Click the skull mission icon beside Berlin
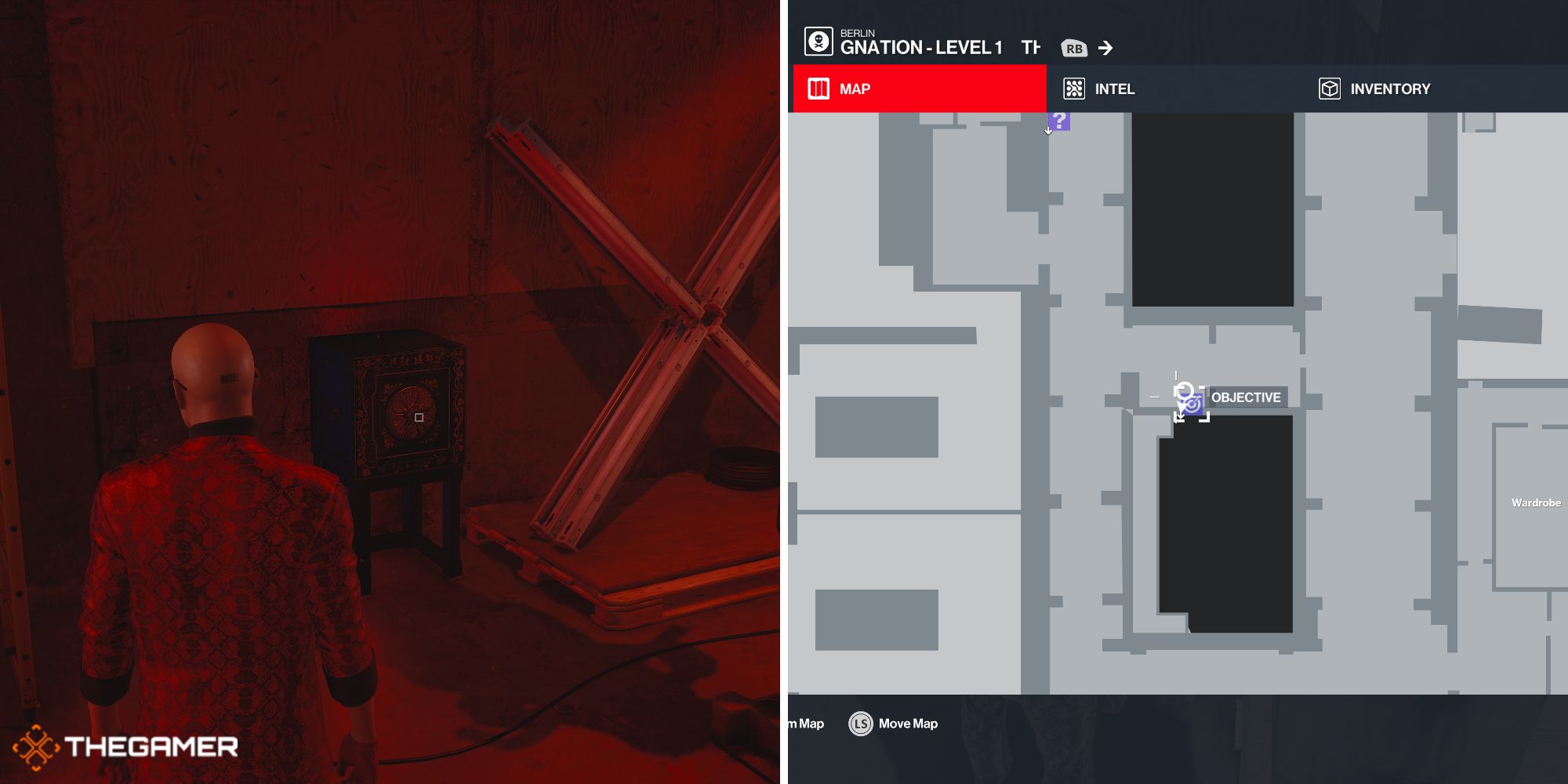1568x784 pixels. pyautogui.click(x=818, y=42)
